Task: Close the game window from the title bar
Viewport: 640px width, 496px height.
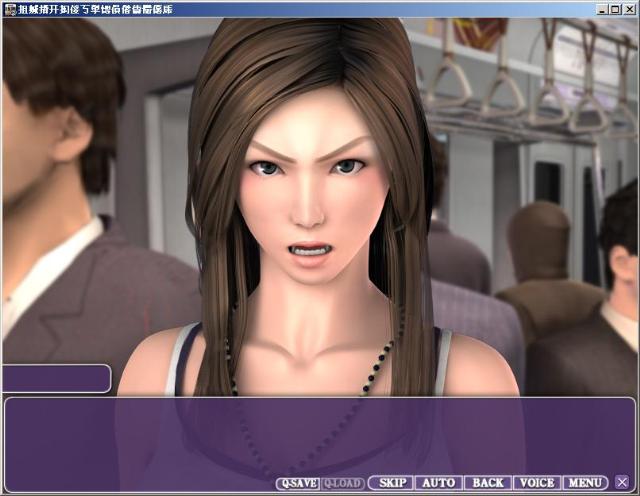Action: 629,8
